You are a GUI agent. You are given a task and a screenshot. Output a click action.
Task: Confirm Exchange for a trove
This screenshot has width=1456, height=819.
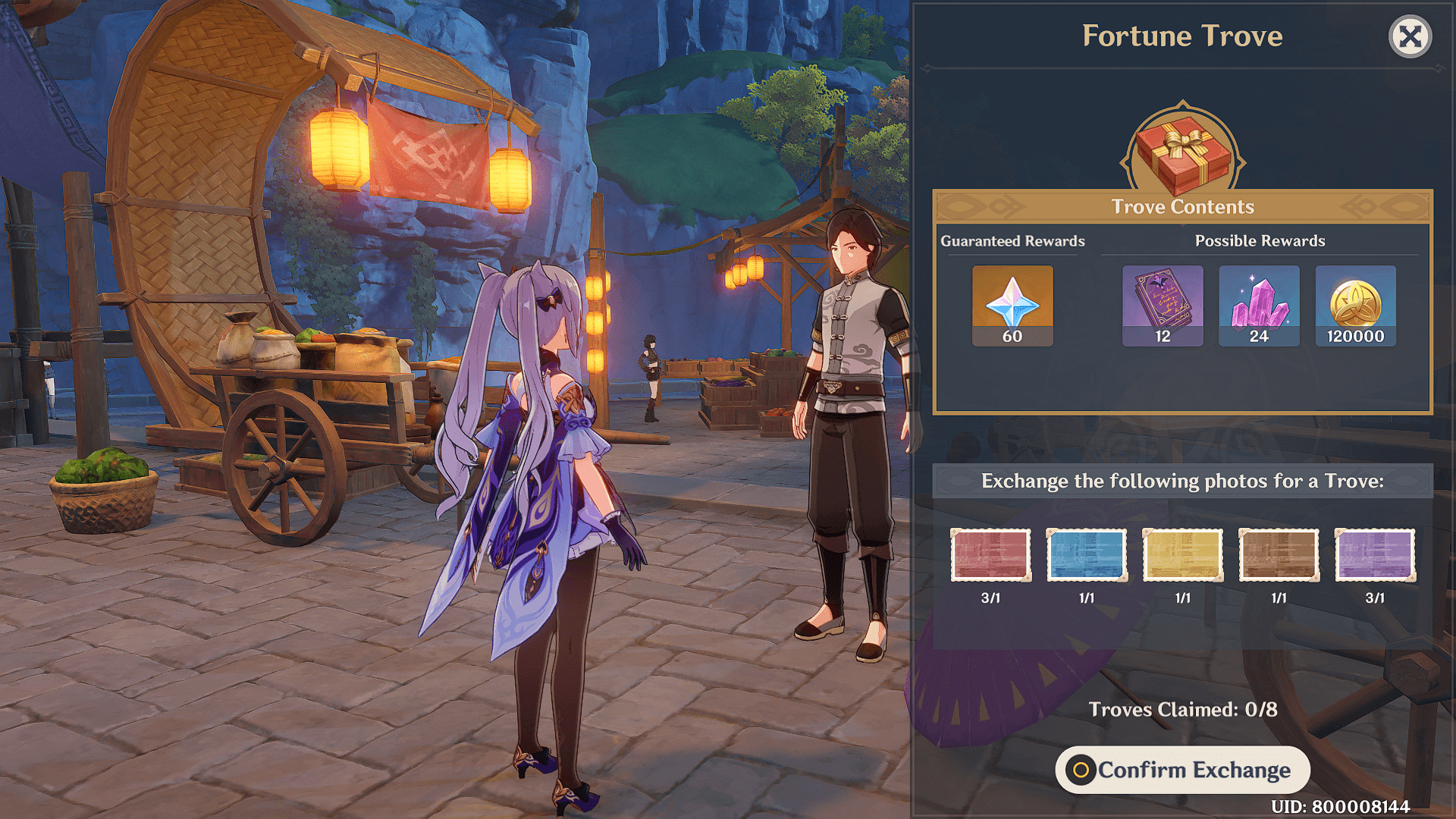coord(1182,770)
